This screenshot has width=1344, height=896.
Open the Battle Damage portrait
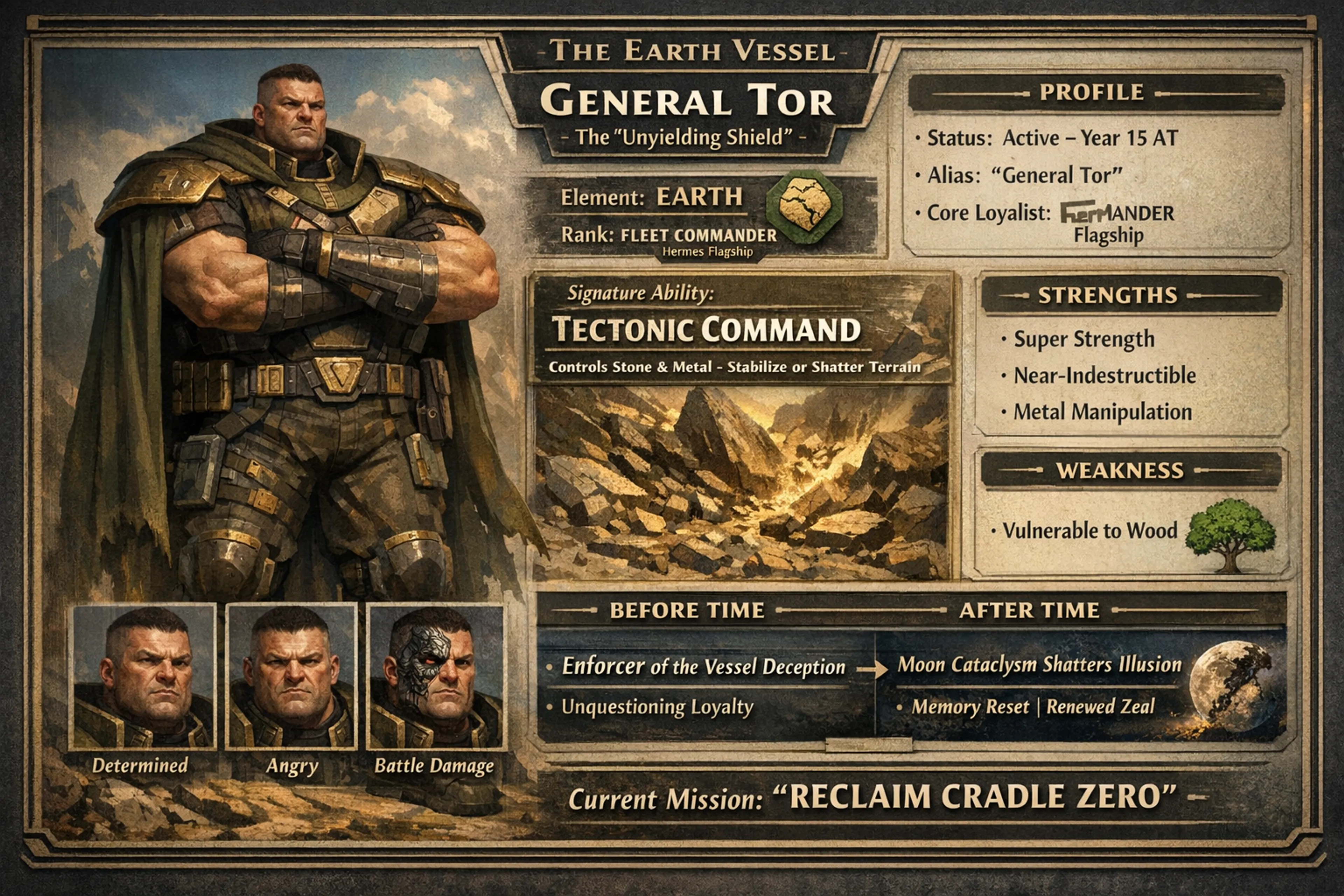click(435, 677)
